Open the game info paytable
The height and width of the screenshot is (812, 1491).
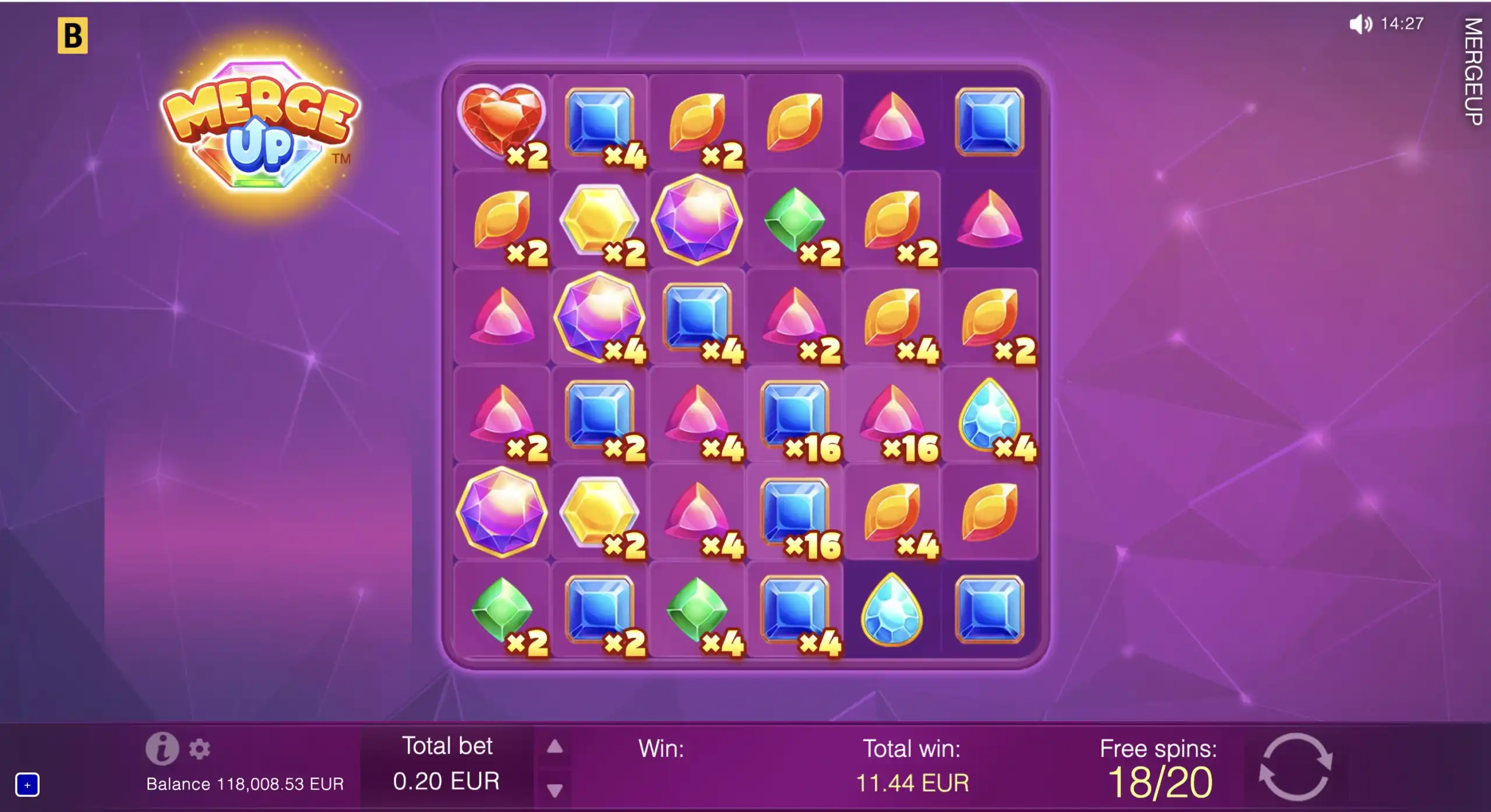(162, 748)
